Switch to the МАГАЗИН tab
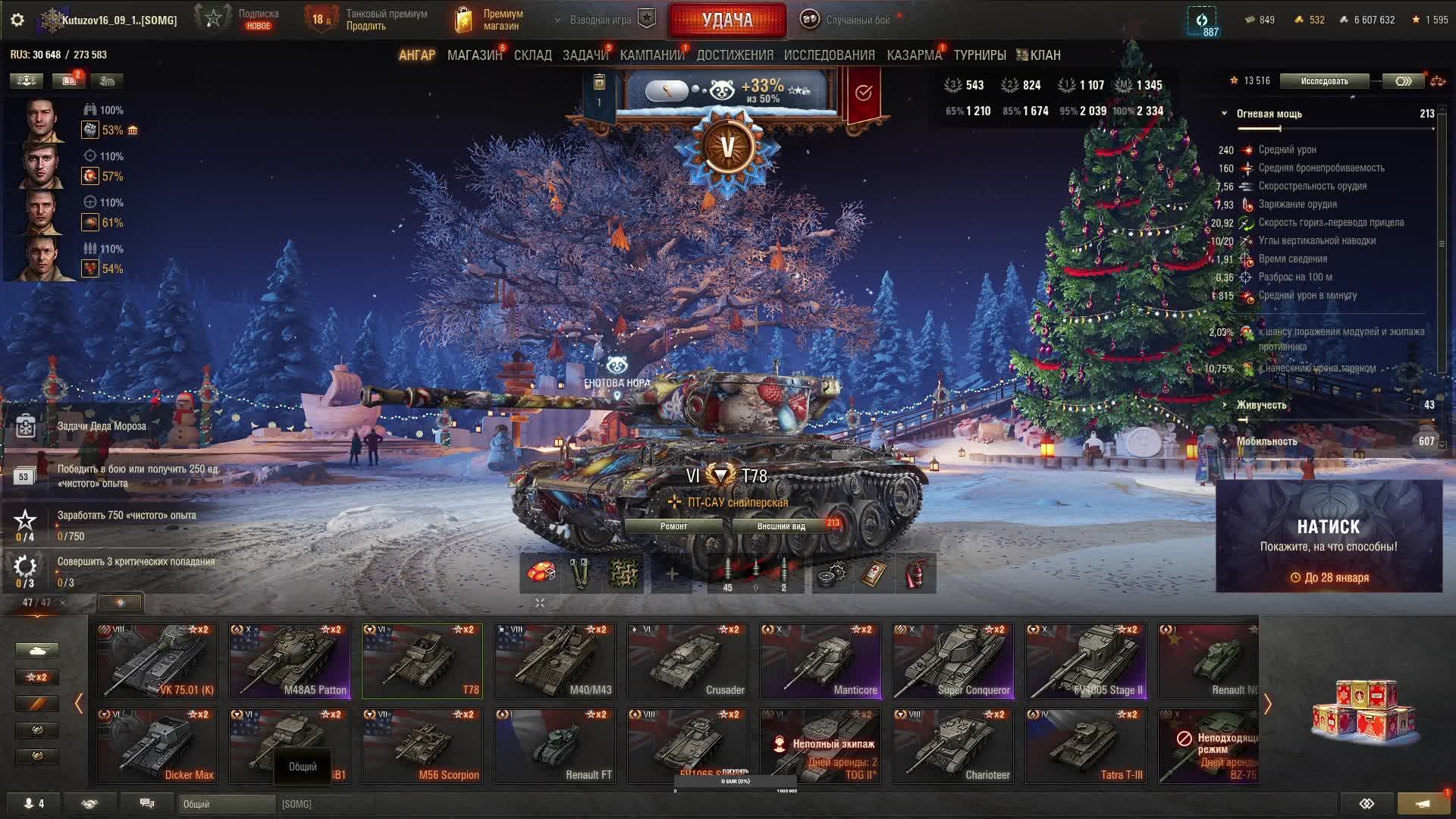1456x819 pixels. coord(474,55)
